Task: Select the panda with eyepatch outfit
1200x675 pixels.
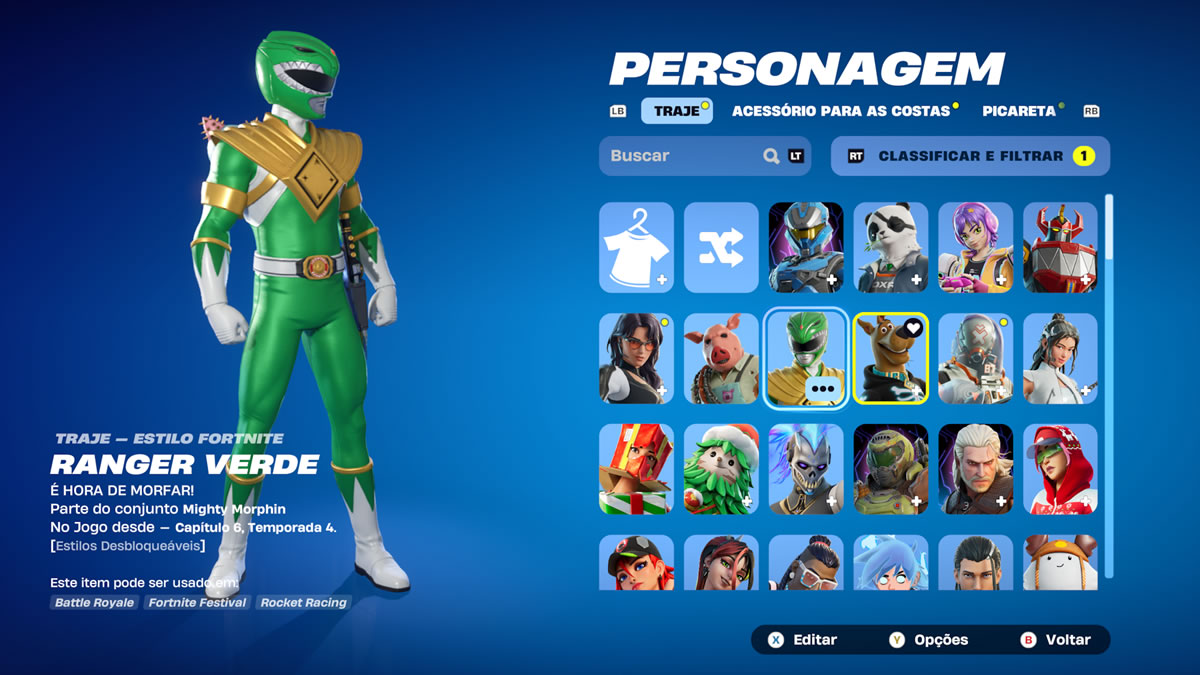Action: (891, 247)
